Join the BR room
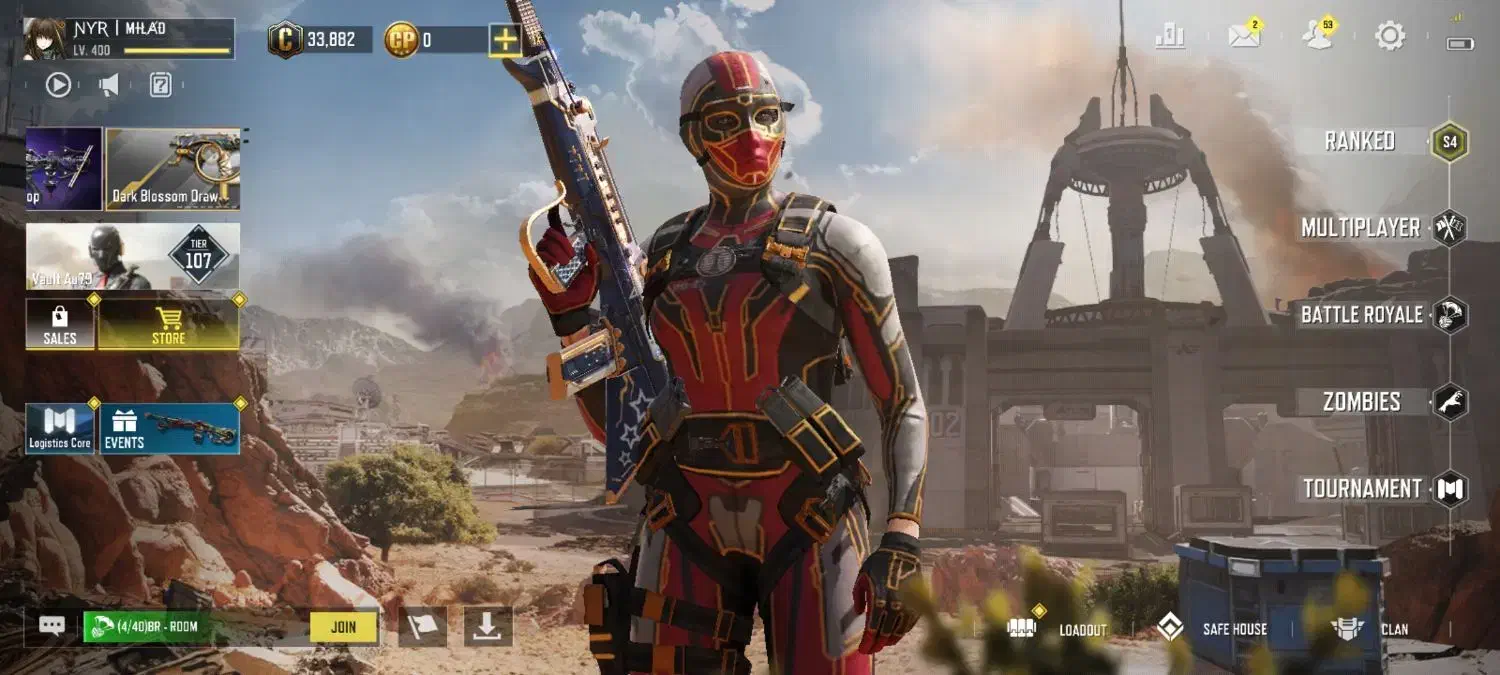The height and width of the screenshot is (675, 1500). point(343,627)
